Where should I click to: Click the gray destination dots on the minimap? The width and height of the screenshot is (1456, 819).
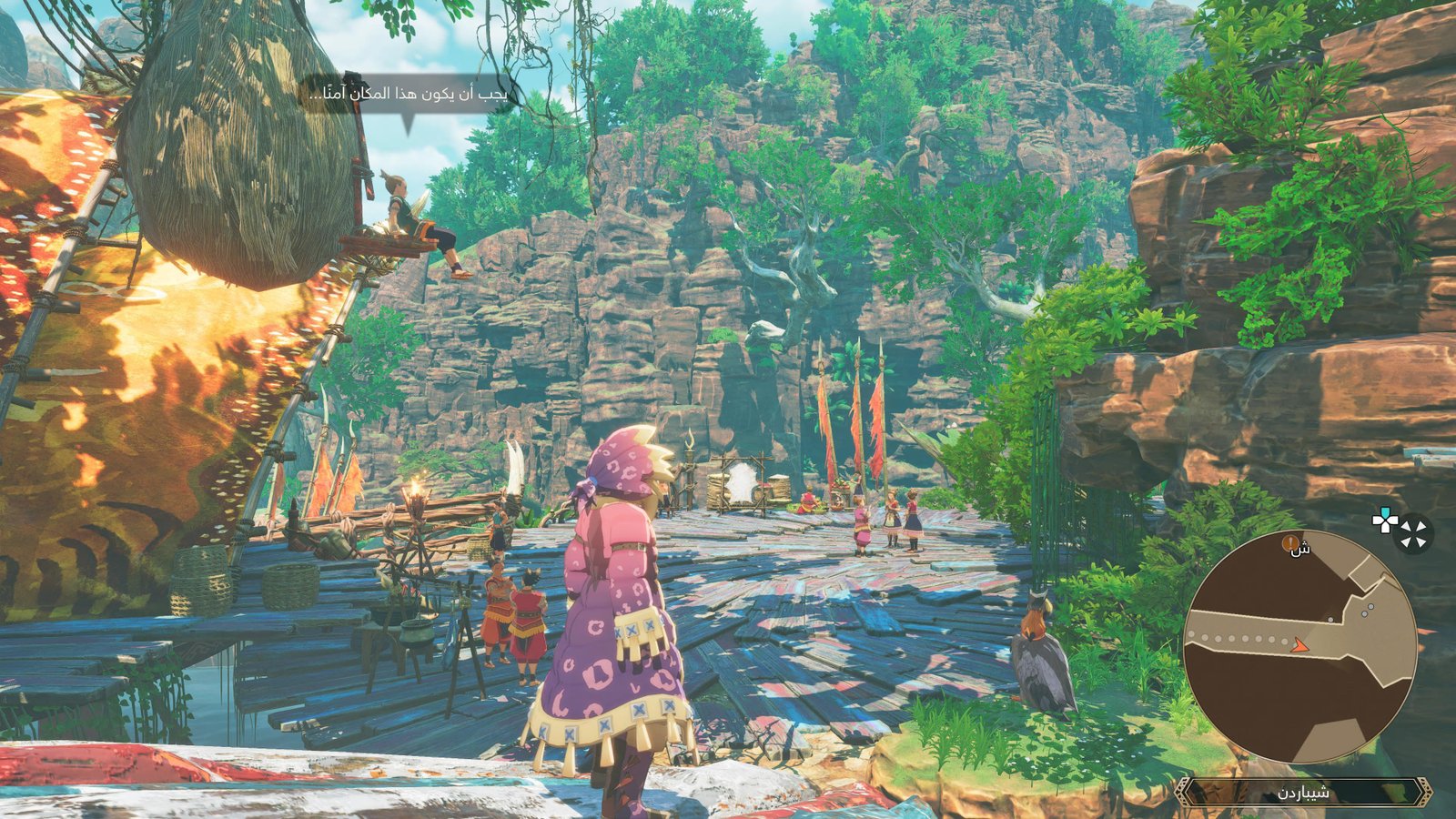[1367, 610]
